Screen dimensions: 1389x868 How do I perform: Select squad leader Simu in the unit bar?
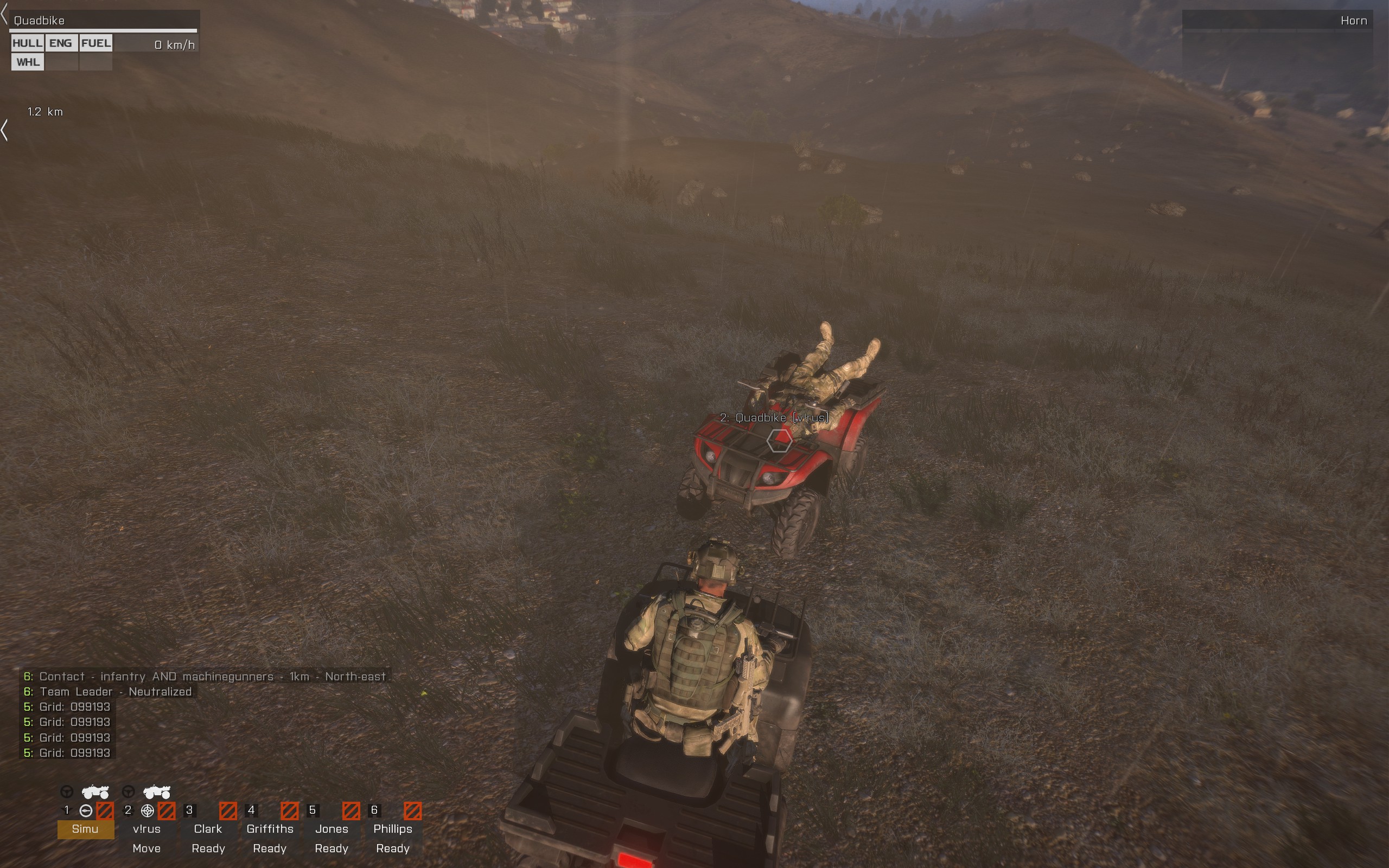tap(85, 829)
